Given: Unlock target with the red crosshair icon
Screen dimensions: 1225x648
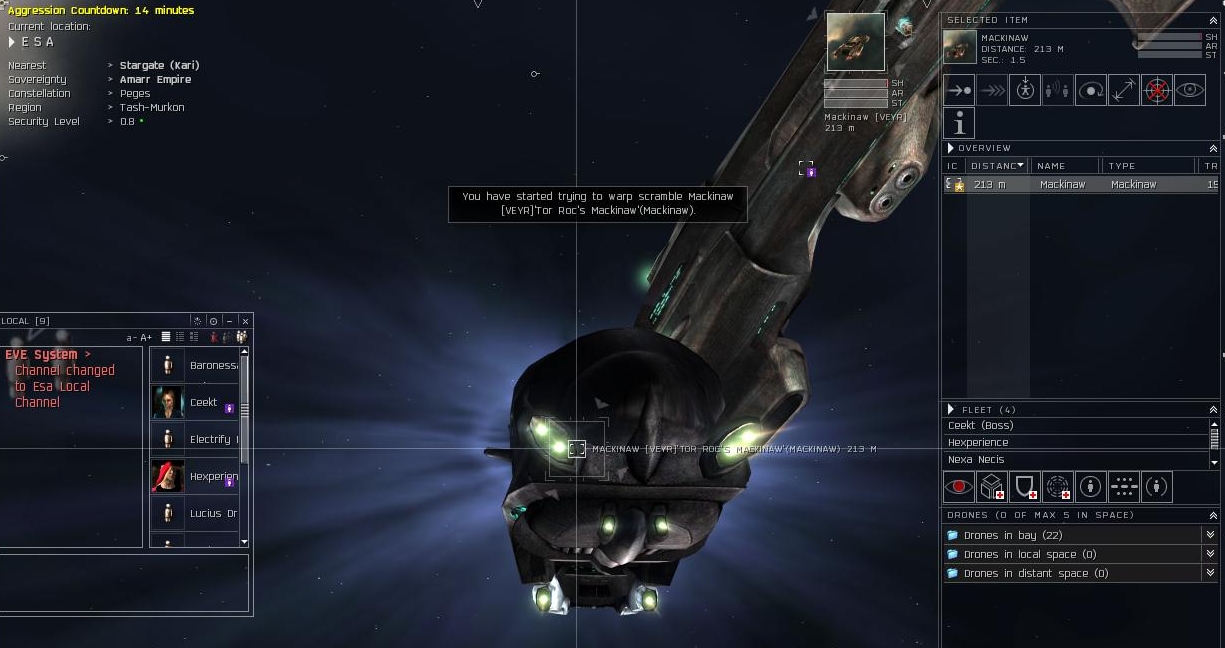Looking at the screenshot, I should (x=1157, y=90).
